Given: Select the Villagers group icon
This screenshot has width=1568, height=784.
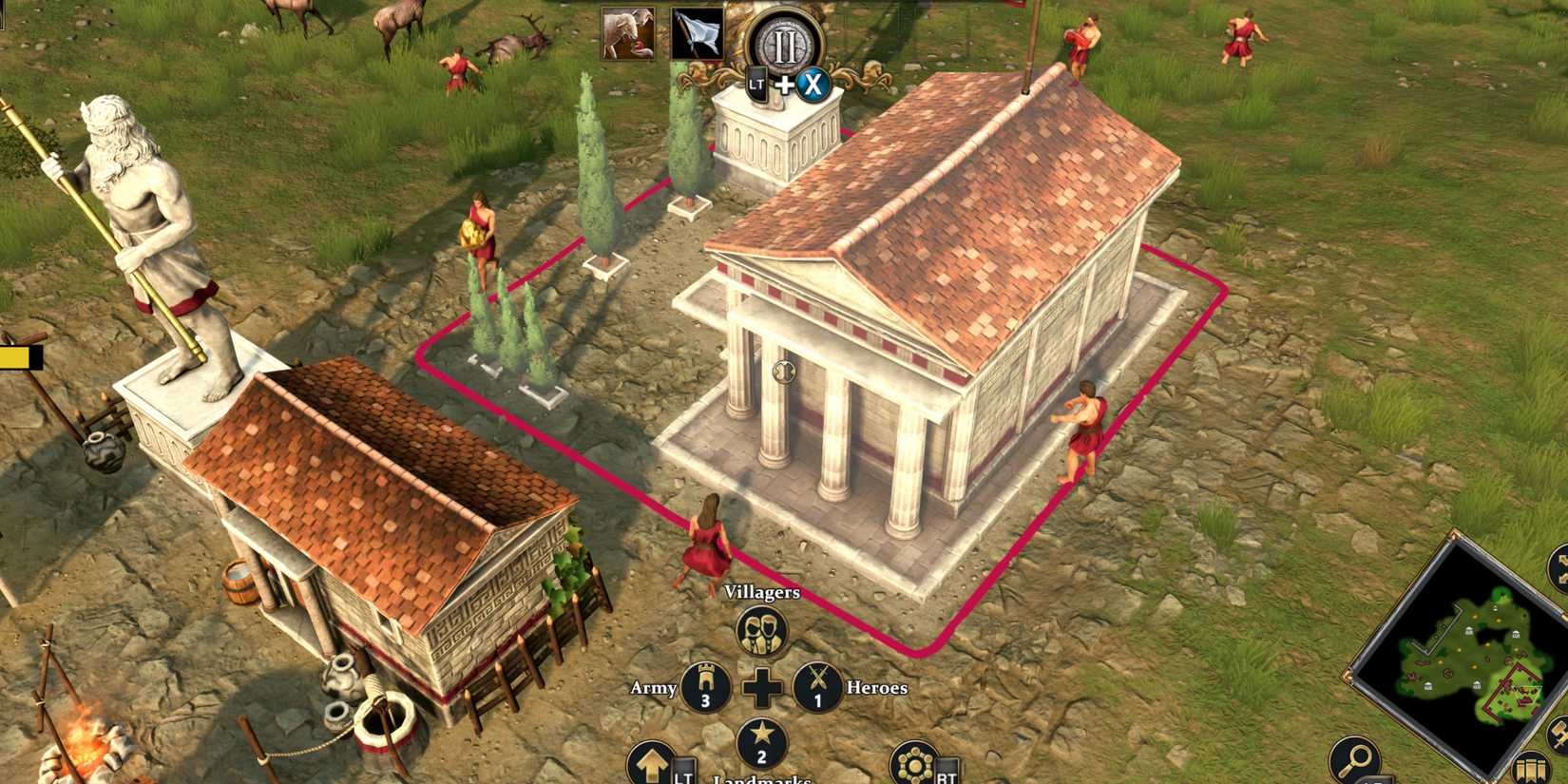Looking at the screenshot, I should click(x=760, y=632).
